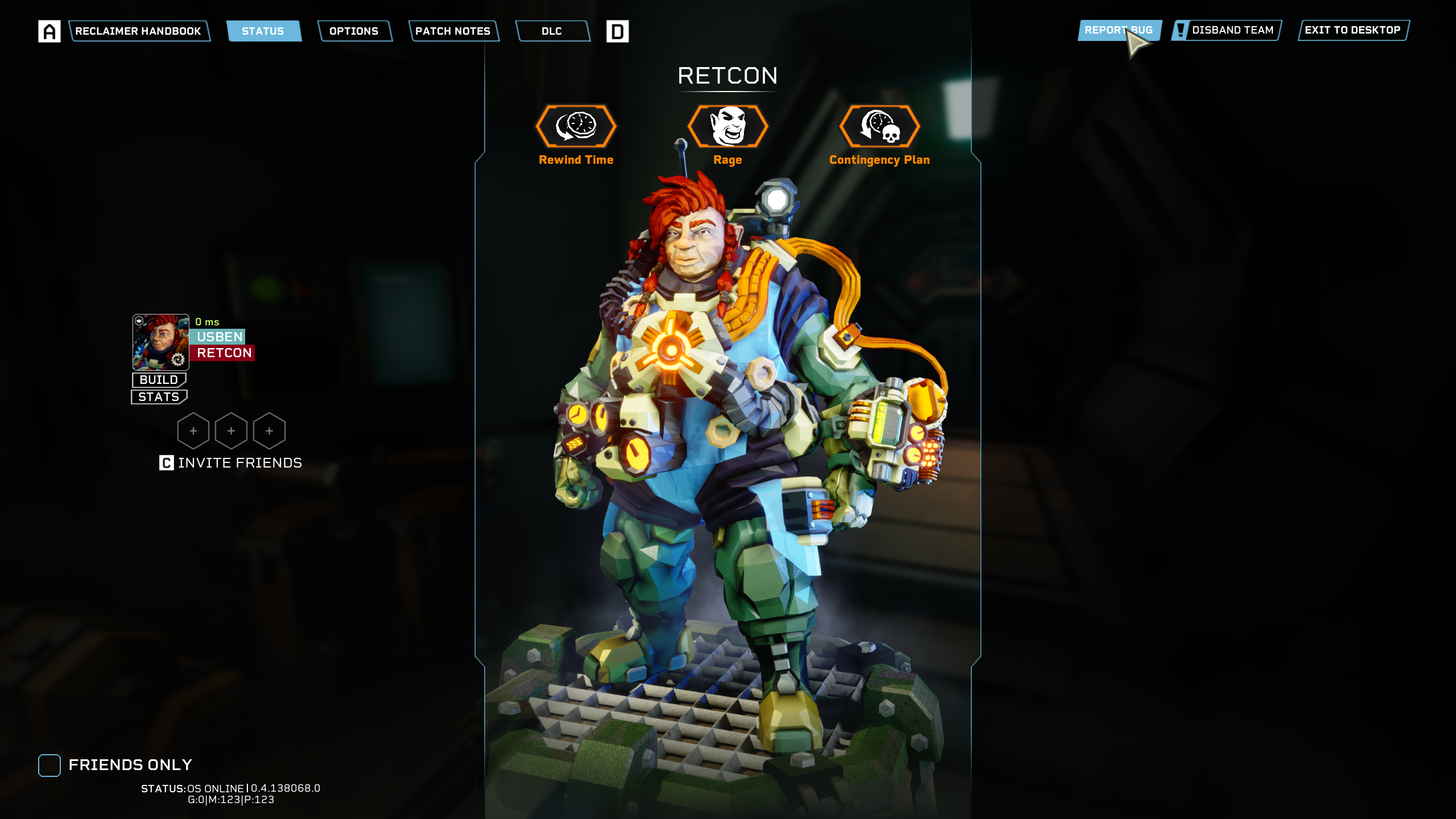Show the player Stats

tap(159, 396)
